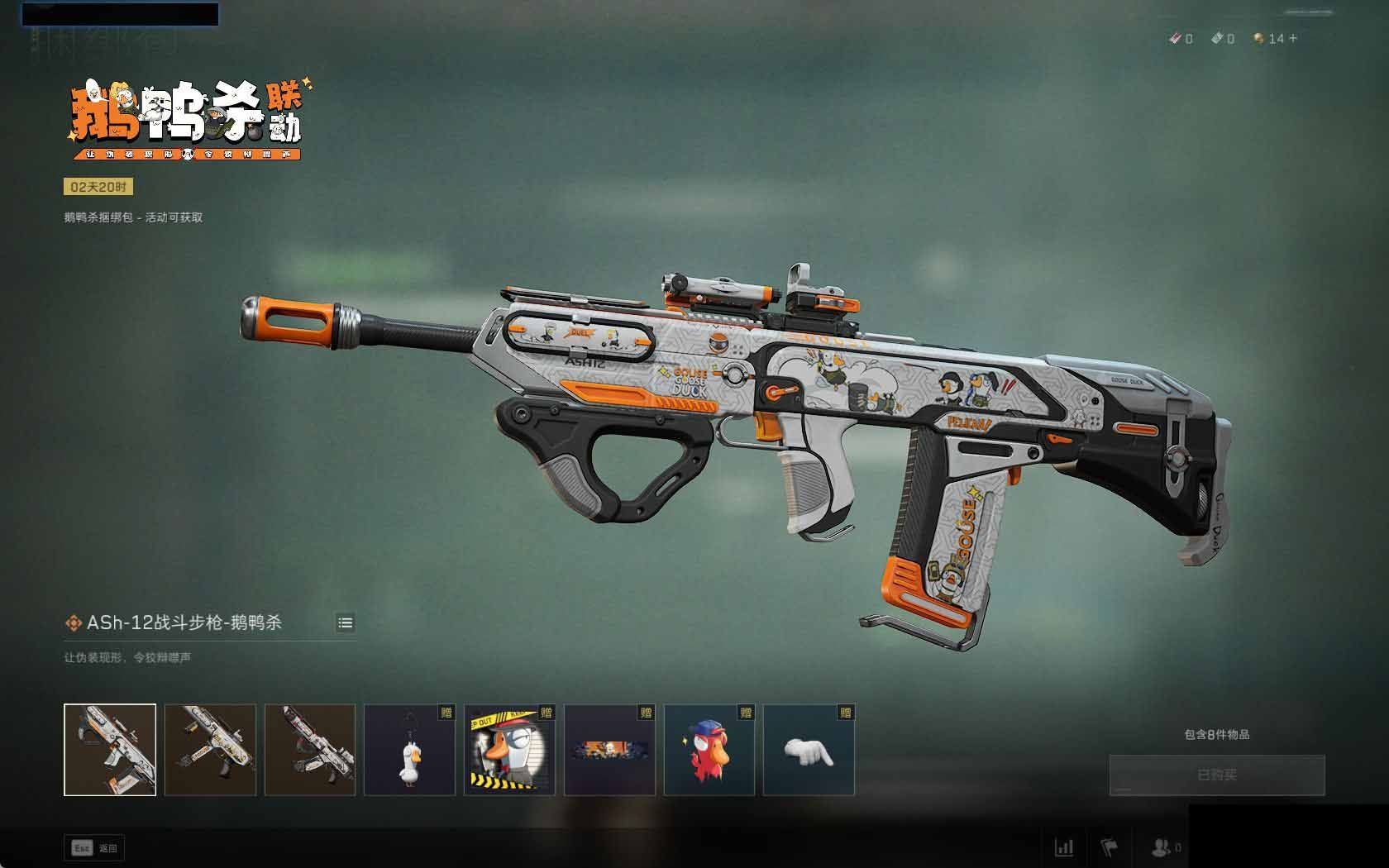Open the bar chart stats icon

pos(1064,847)
